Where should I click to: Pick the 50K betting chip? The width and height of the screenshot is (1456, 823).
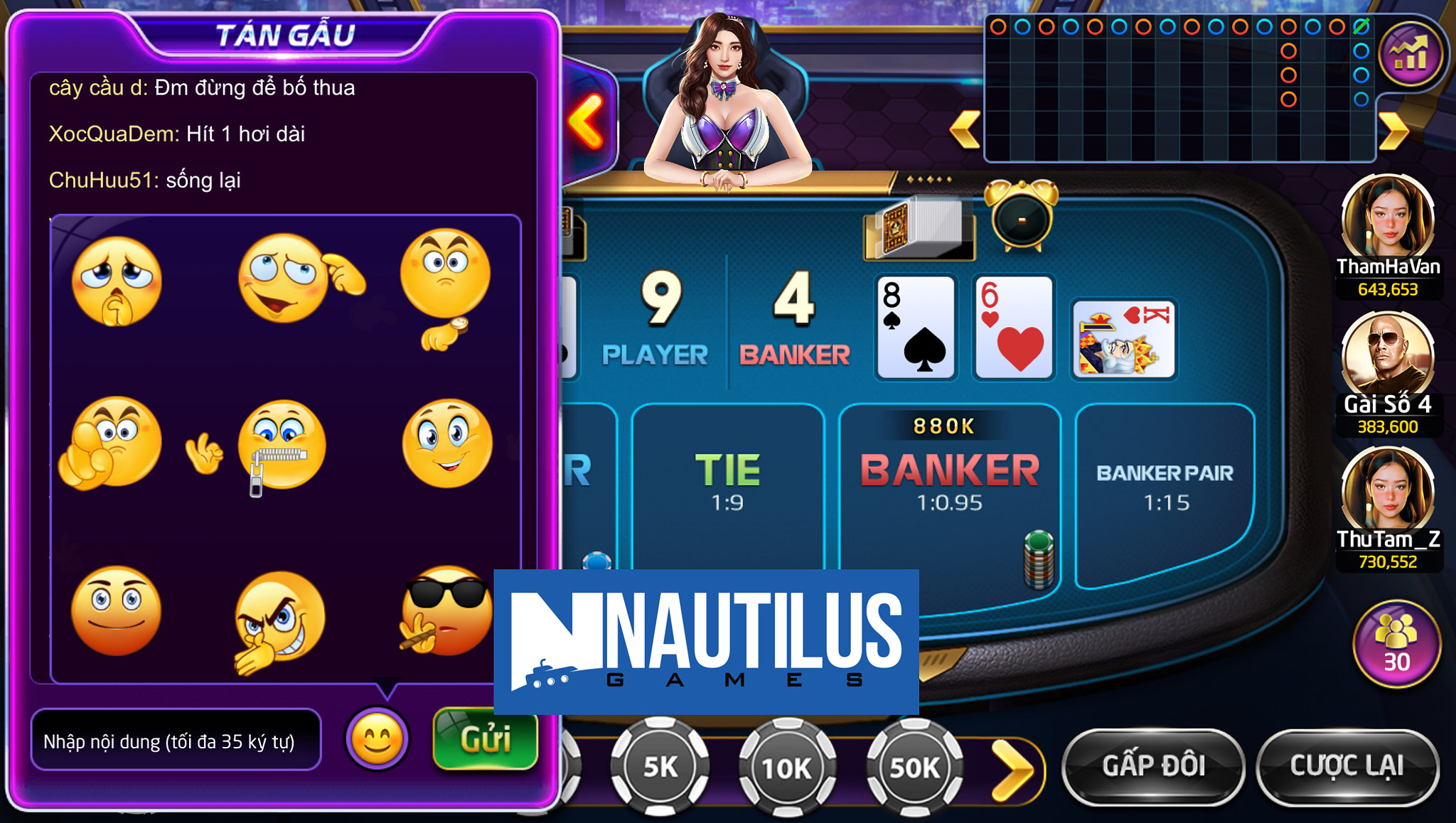click(x=914, y=768)
